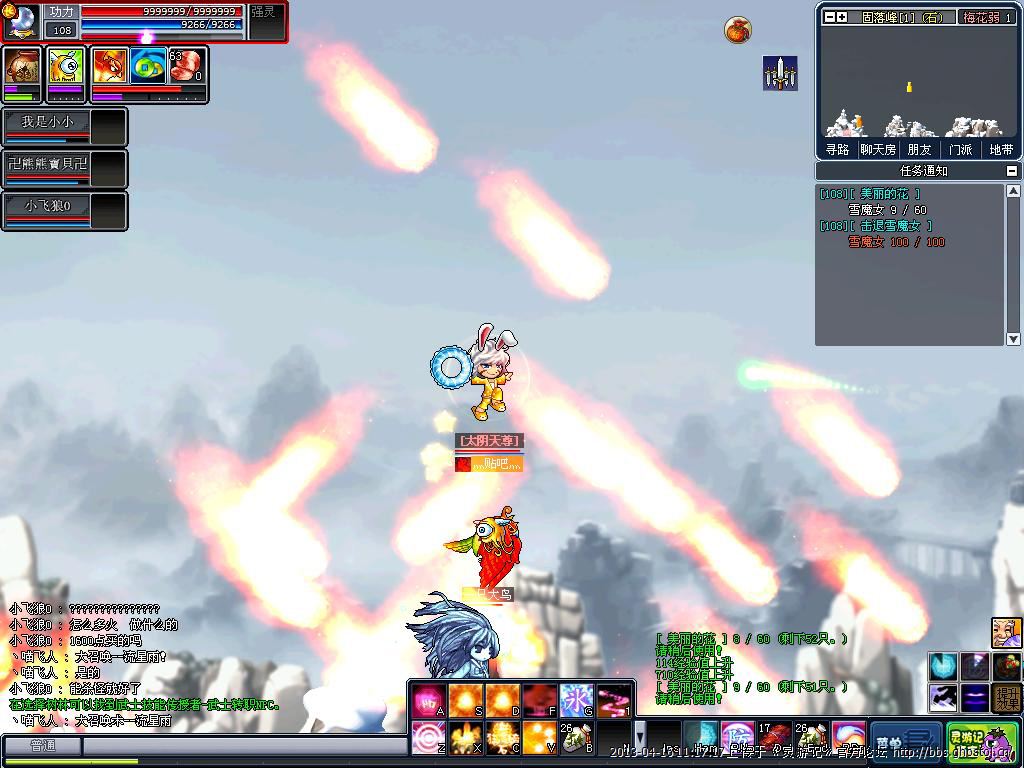Click the meat item icon with count 63

coord(186,67)
